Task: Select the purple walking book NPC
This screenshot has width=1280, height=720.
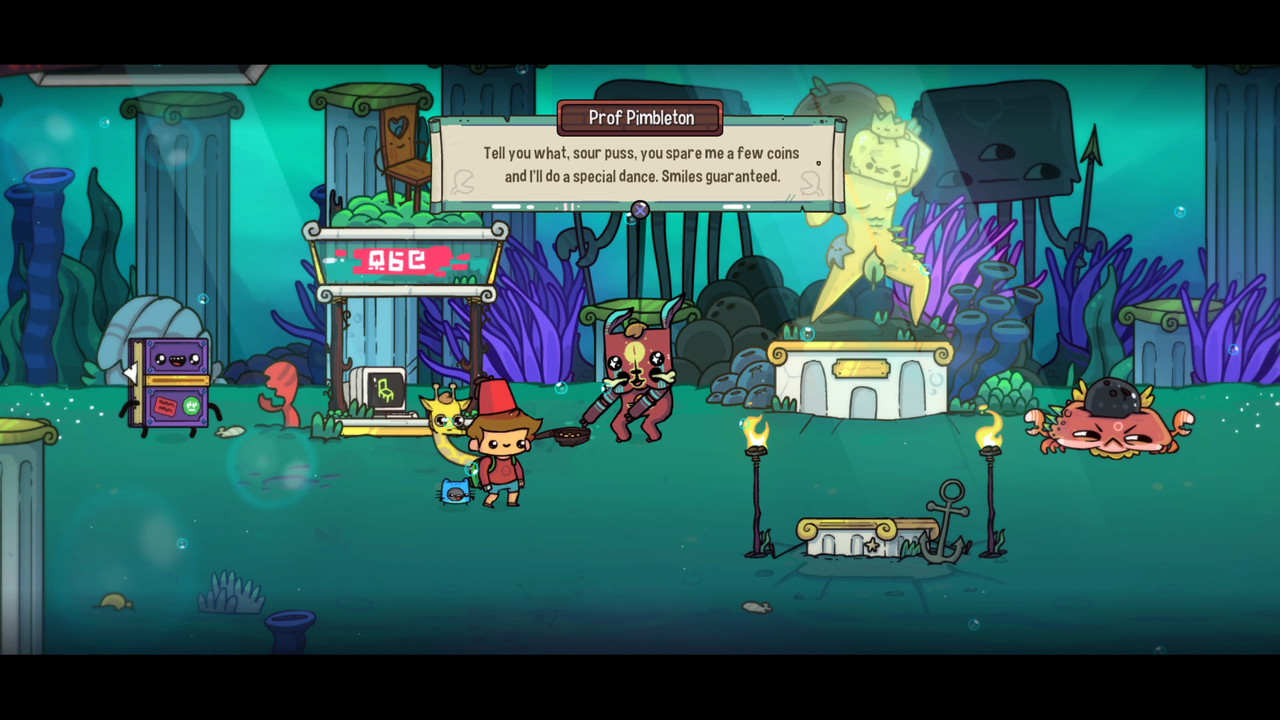Action: 165,385
